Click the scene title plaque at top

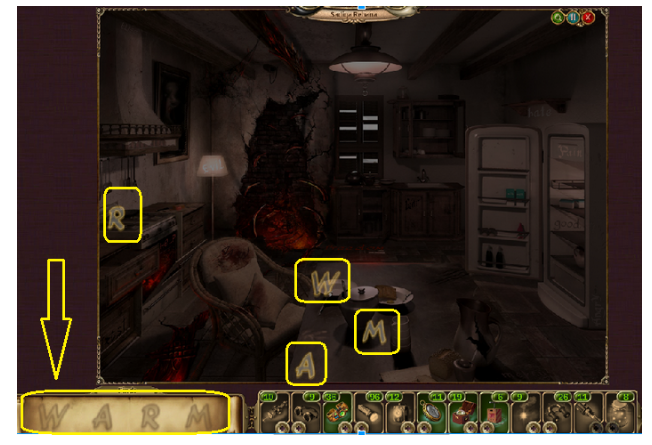point(361,13)
